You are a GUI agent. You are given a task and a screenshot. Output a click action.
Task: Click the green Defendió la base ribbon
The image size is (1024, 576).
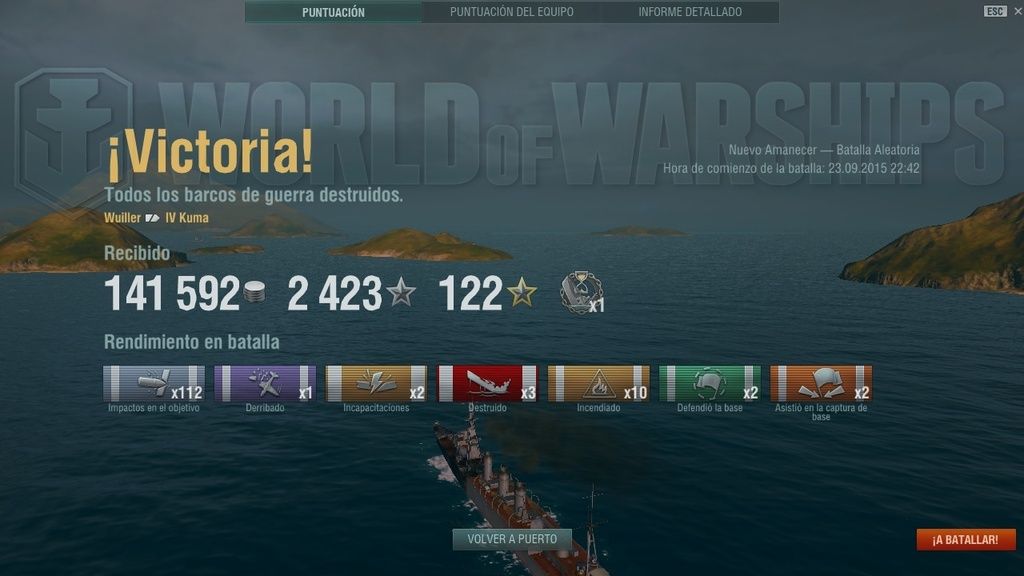pyautogui.click(x=710, y=383)
